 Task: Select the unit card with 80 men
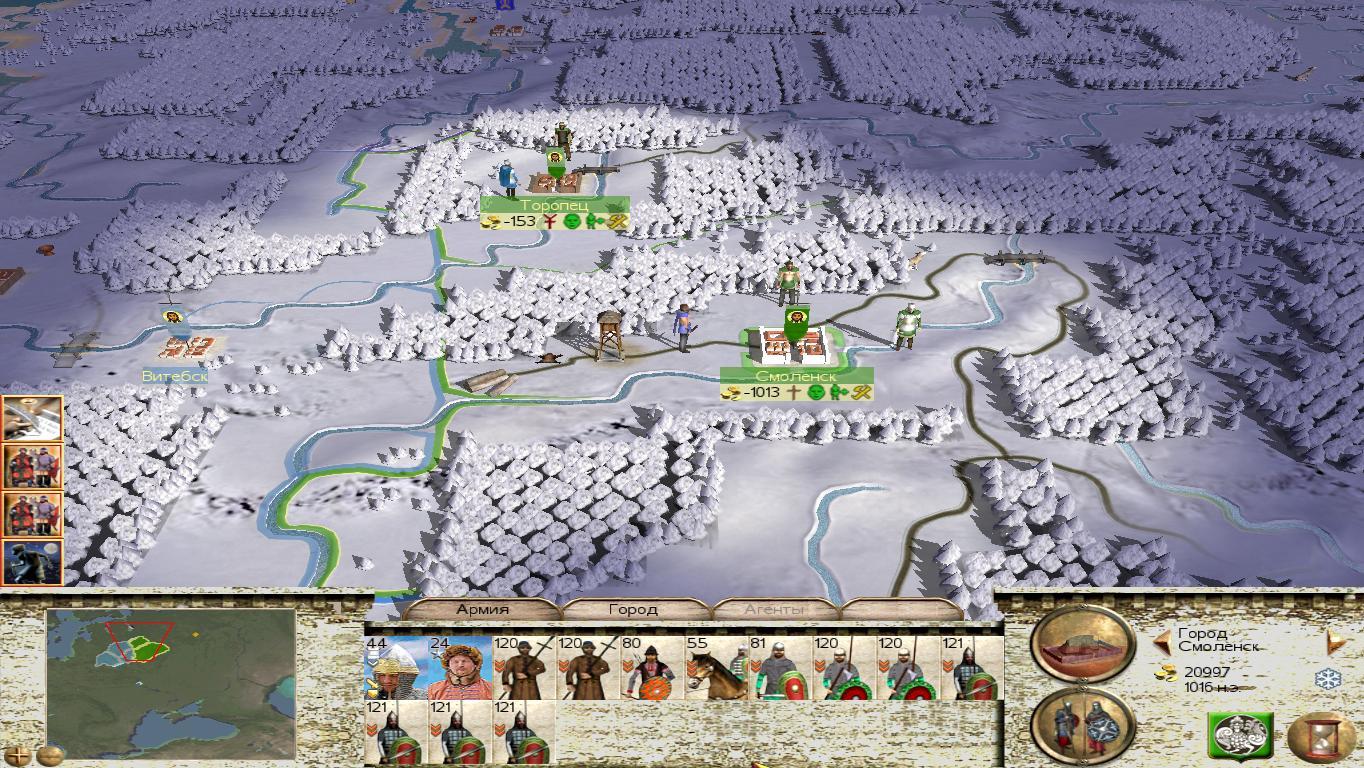651,668
